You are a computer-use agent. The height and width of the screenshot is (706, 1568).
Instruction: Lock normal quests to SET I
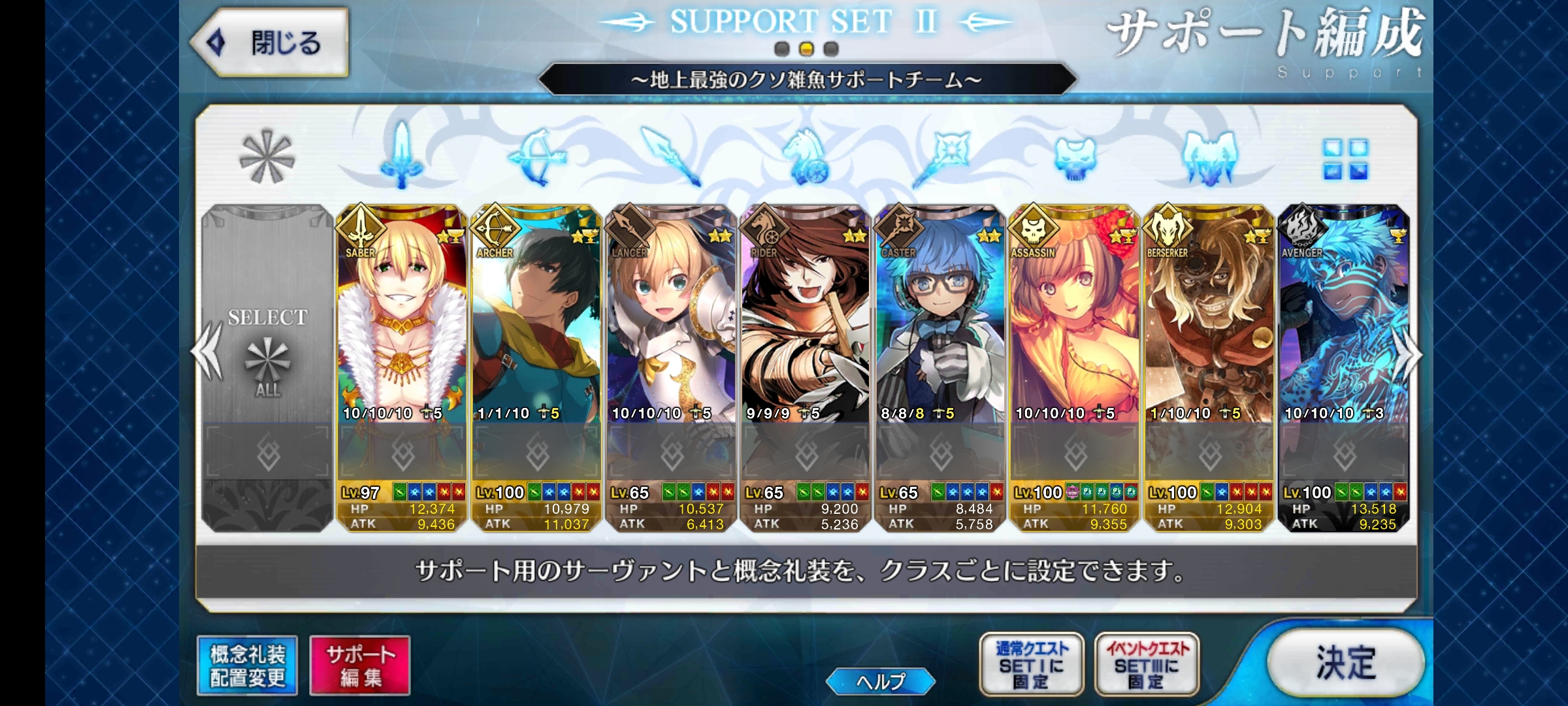1031,665
